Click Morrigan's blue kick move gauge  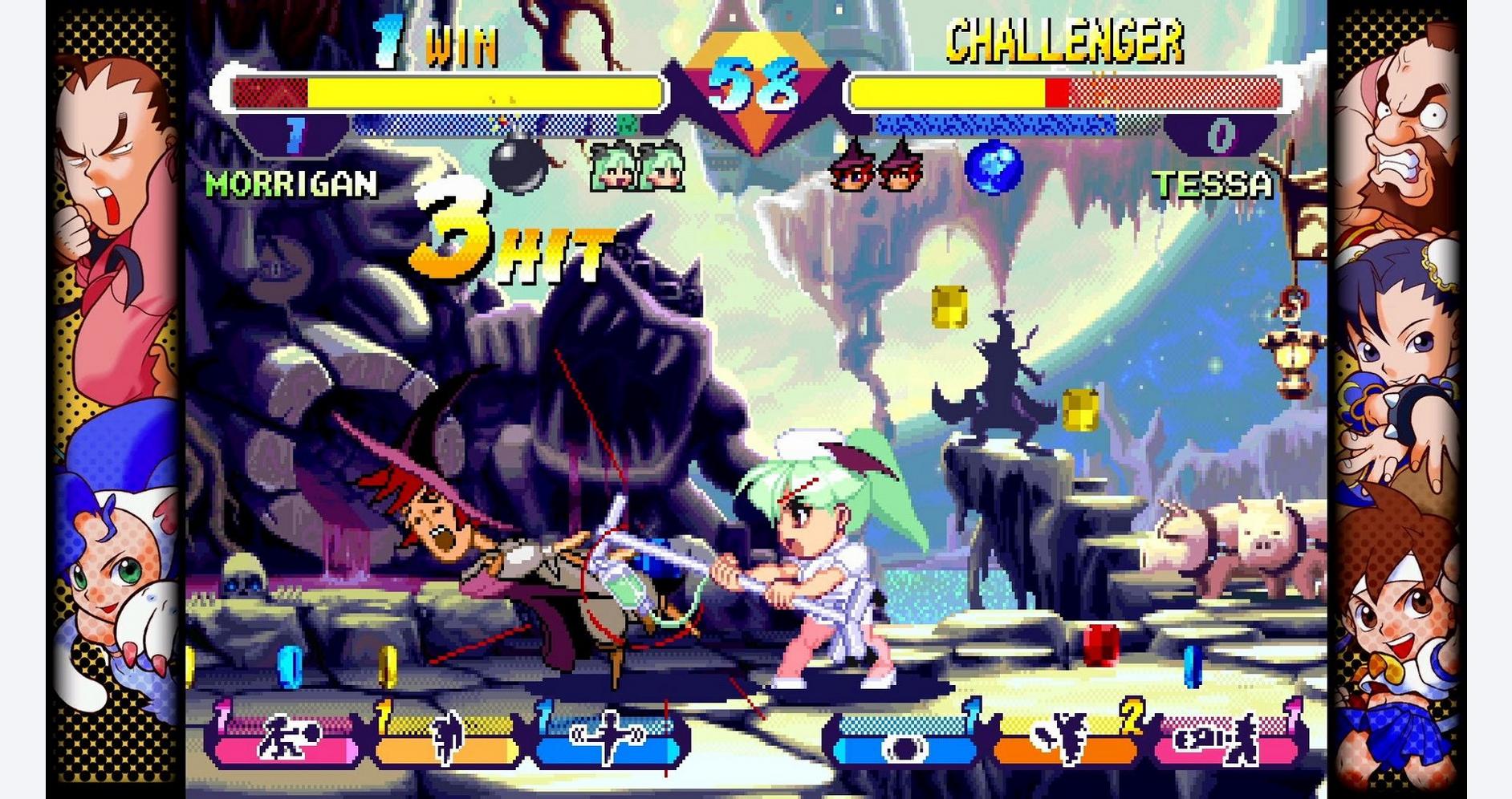pyautogui.click(x=608, y=740)
